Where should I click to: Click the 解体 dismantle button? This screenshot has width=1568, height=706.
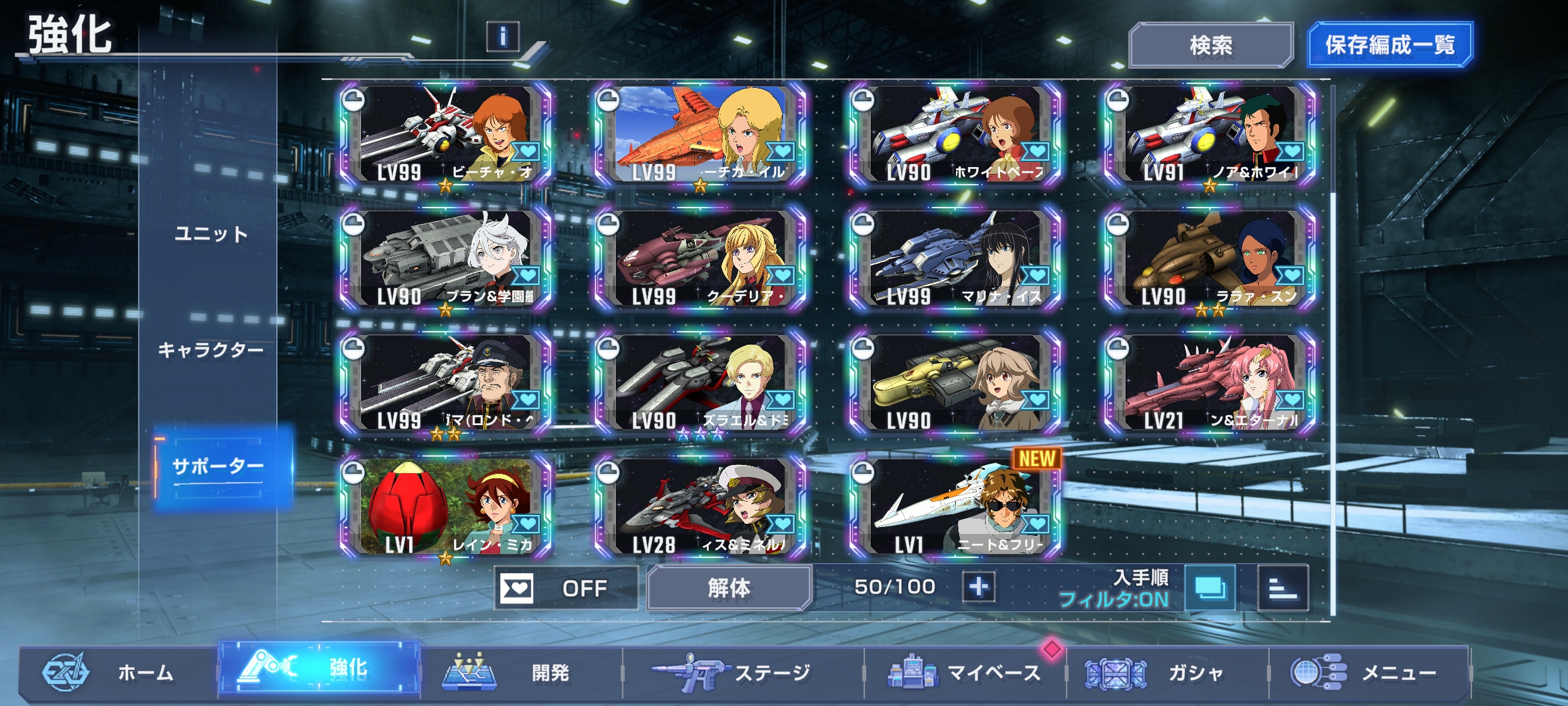[729, 588]
